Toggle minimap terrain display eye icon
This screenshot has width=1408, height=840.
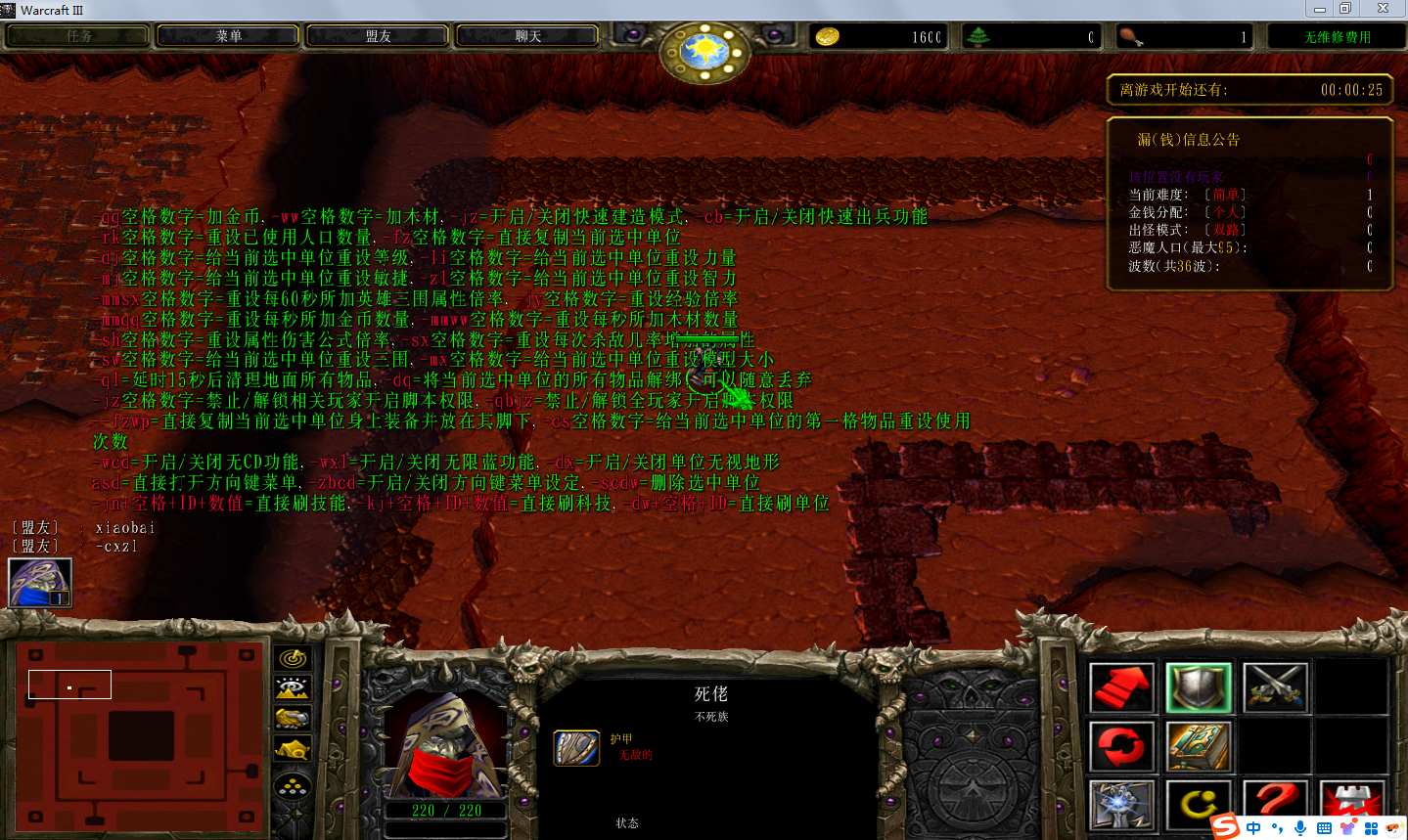pyautogui.click(x=293, y=689)
